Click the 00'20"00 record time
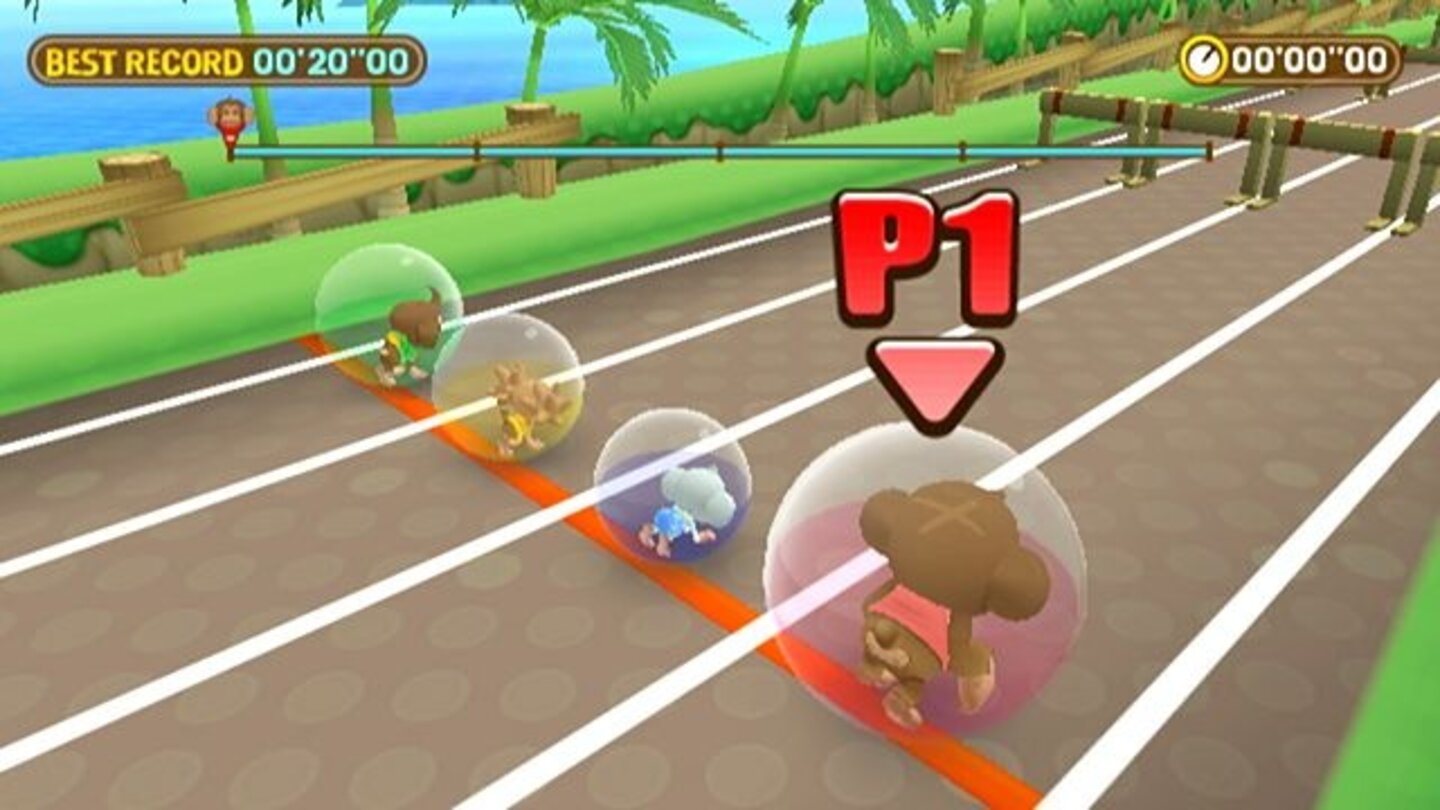Screen dimensions: 1440x810 330,59
